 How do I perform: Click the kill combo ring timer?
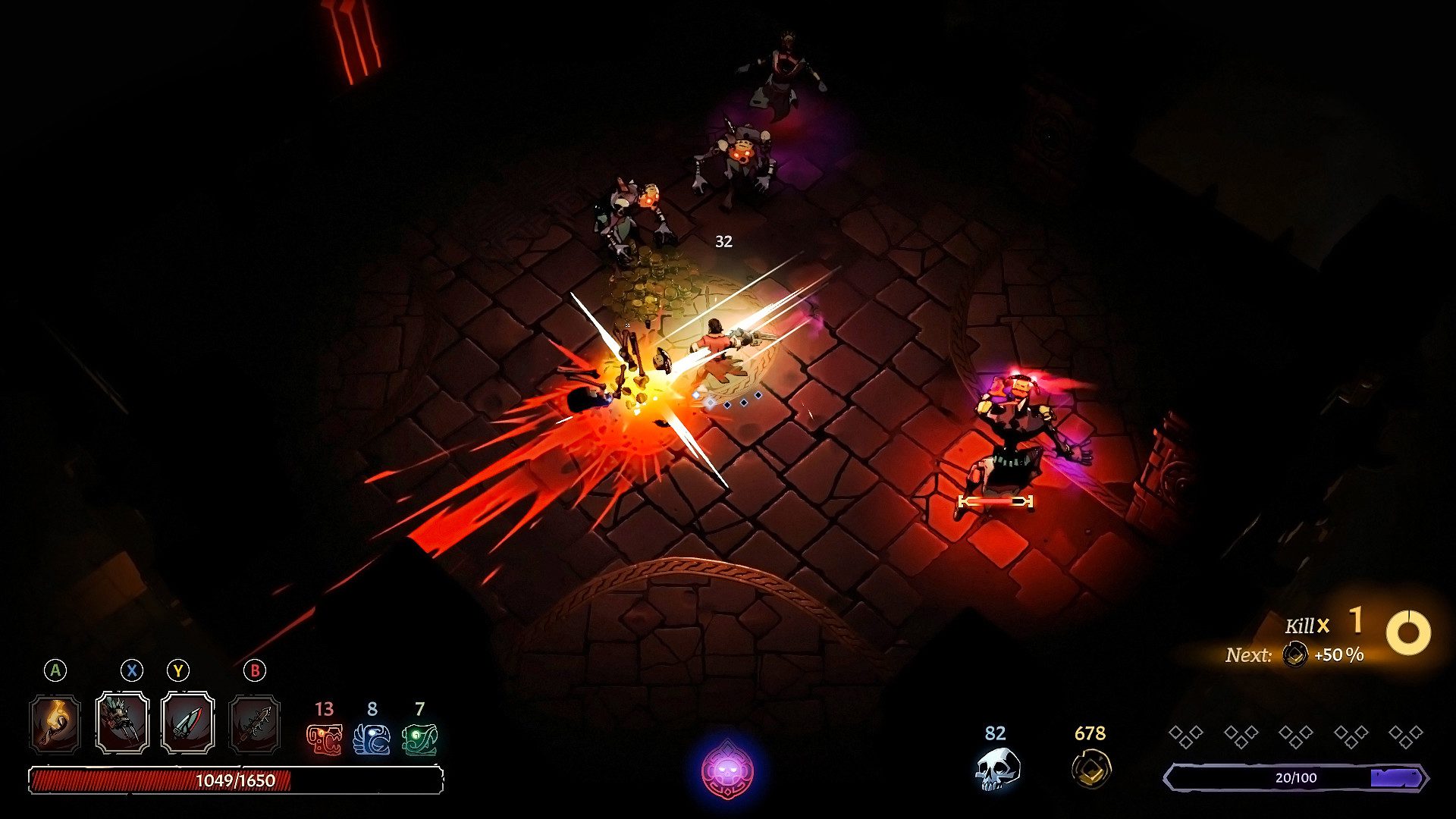pyautogui.click(x=1408, y=632)
